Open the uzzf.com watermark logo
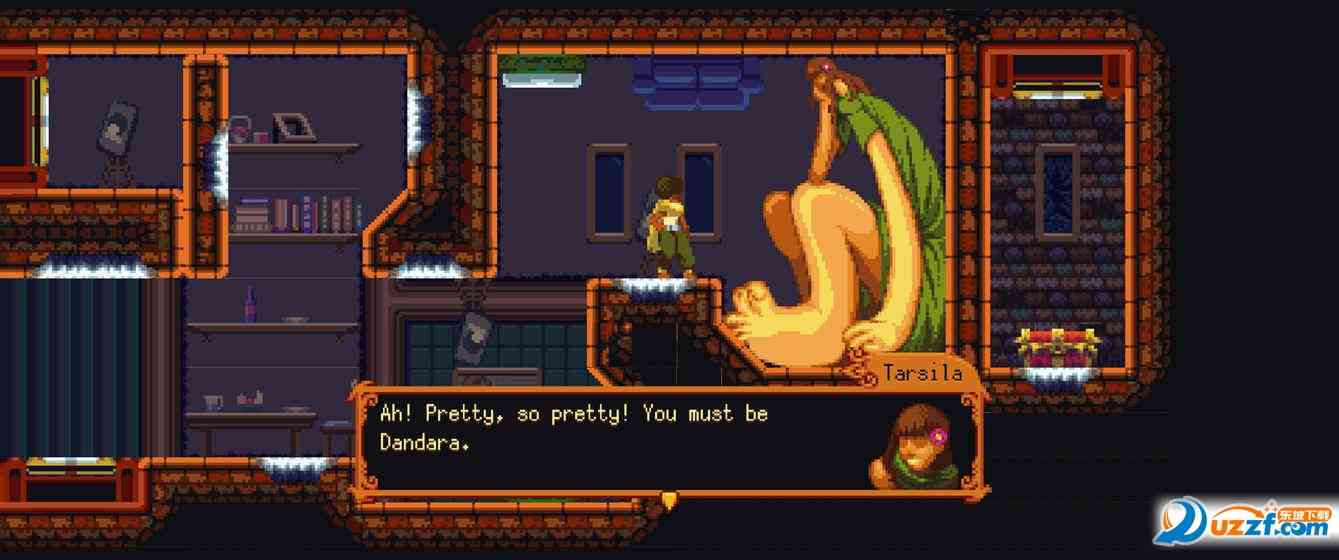This screenshot has height=560, width=1339. (x=1246, y=522)
